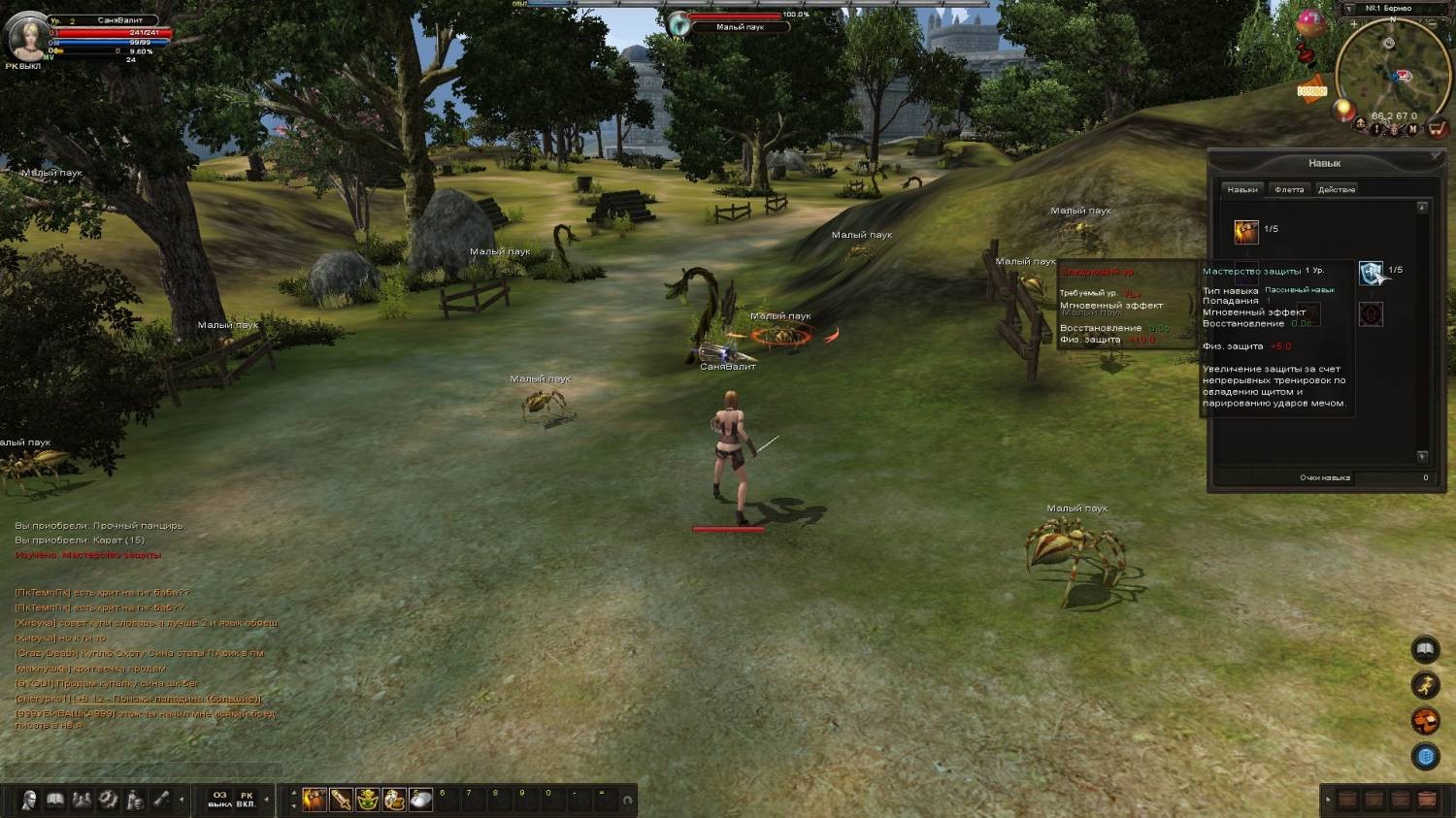Image resolution: width=1456 pixels, height=818 pixels.
Task: Switch to the Навыки tab
Action: pyautogui.click(x=1242, y=189)
